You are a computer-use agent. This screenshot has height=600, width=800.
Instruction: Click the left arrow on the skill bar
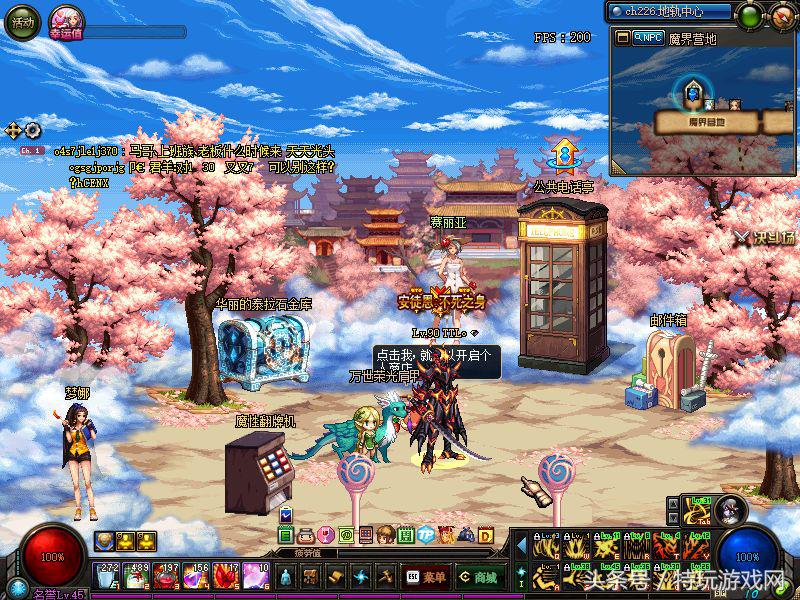click(x=521, y=547)
